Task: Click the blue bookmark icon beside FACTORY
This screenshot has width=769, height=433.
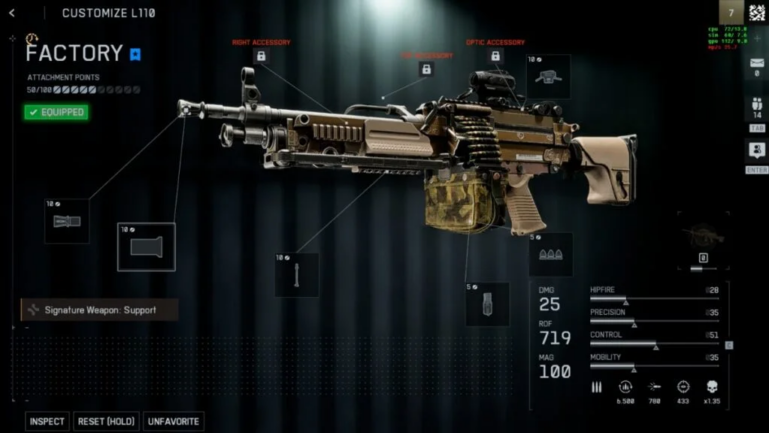Action: (136, 54)
